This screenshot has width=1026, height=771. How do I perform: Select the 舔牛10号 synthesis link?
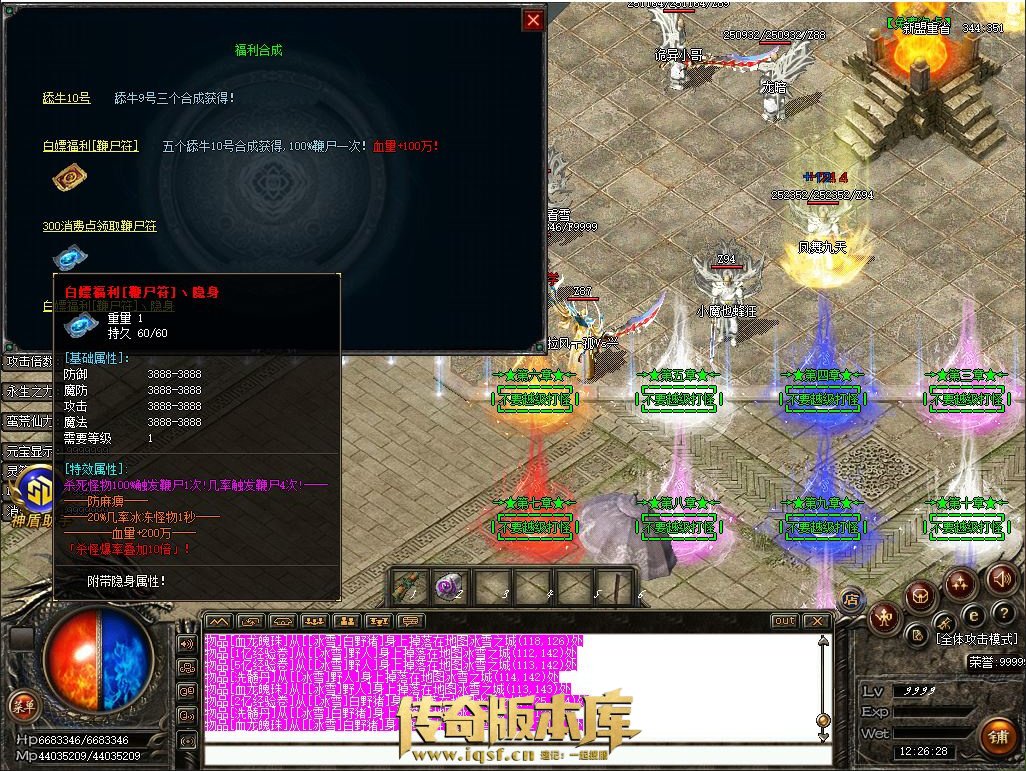(x=66, y=98)
